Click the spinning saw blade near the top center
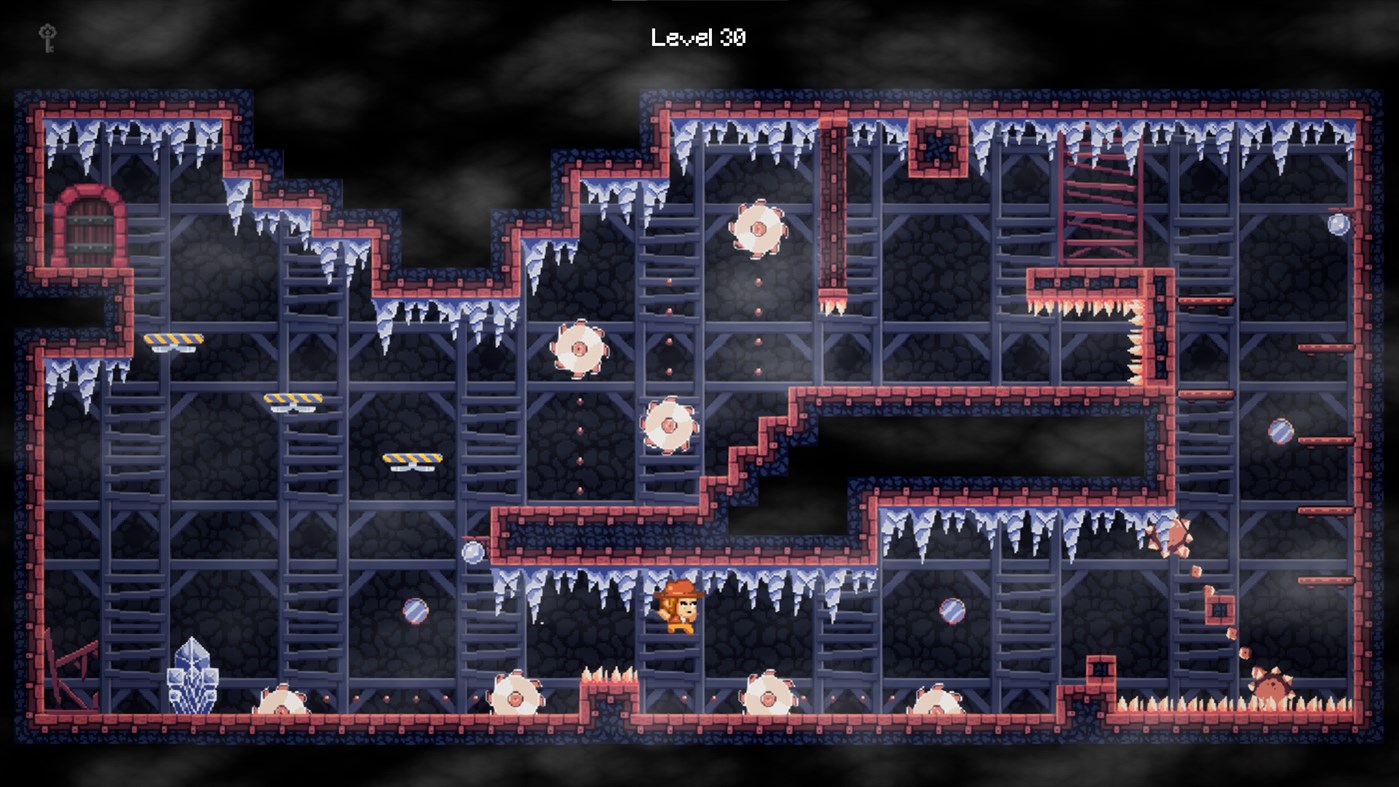Image resolution: width=1399 pixels, height=787 pixels. pyautogui.click(x=758, y=231)
